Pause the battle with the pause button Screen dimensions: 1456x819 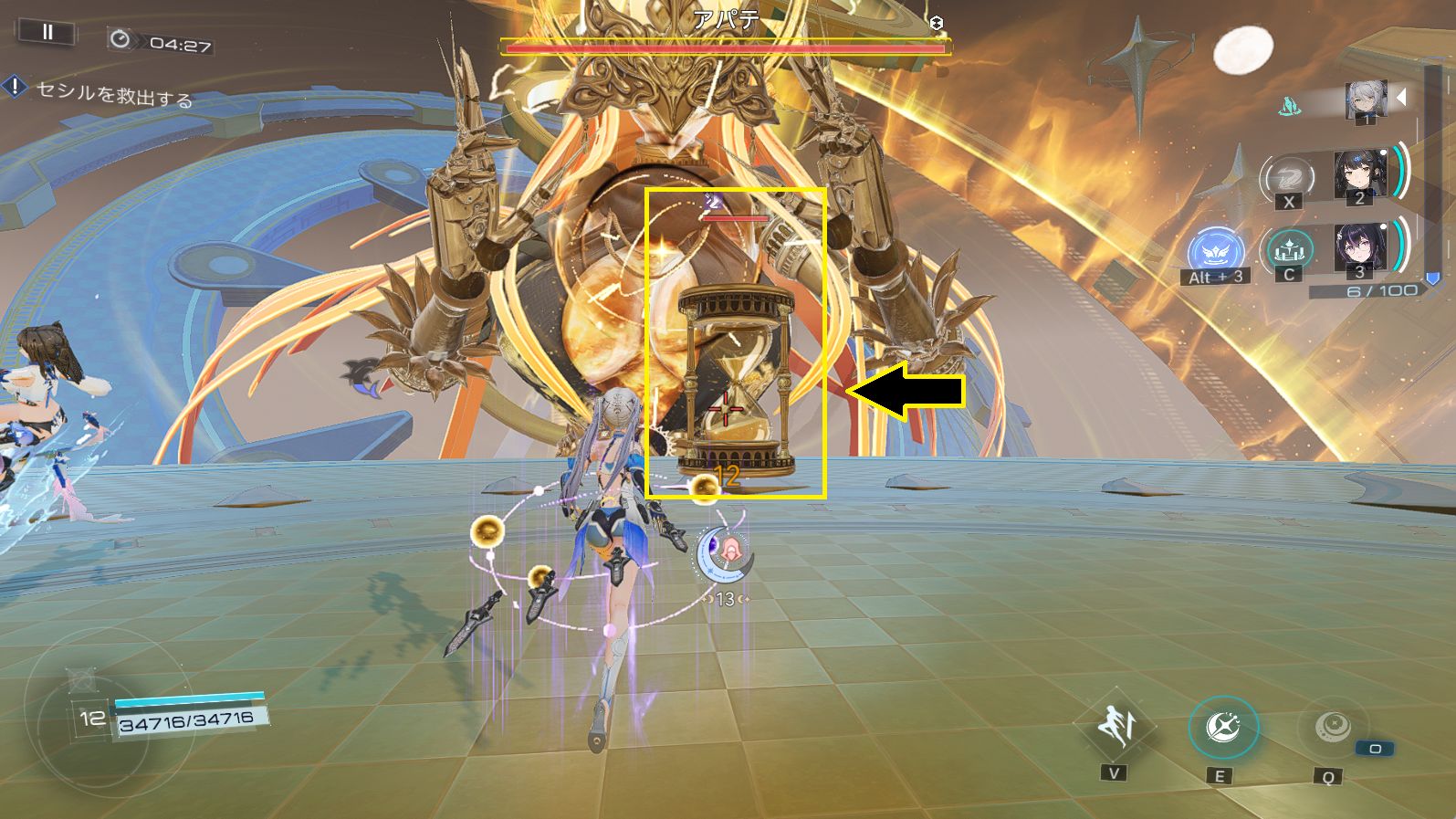[x=47, y=33]
